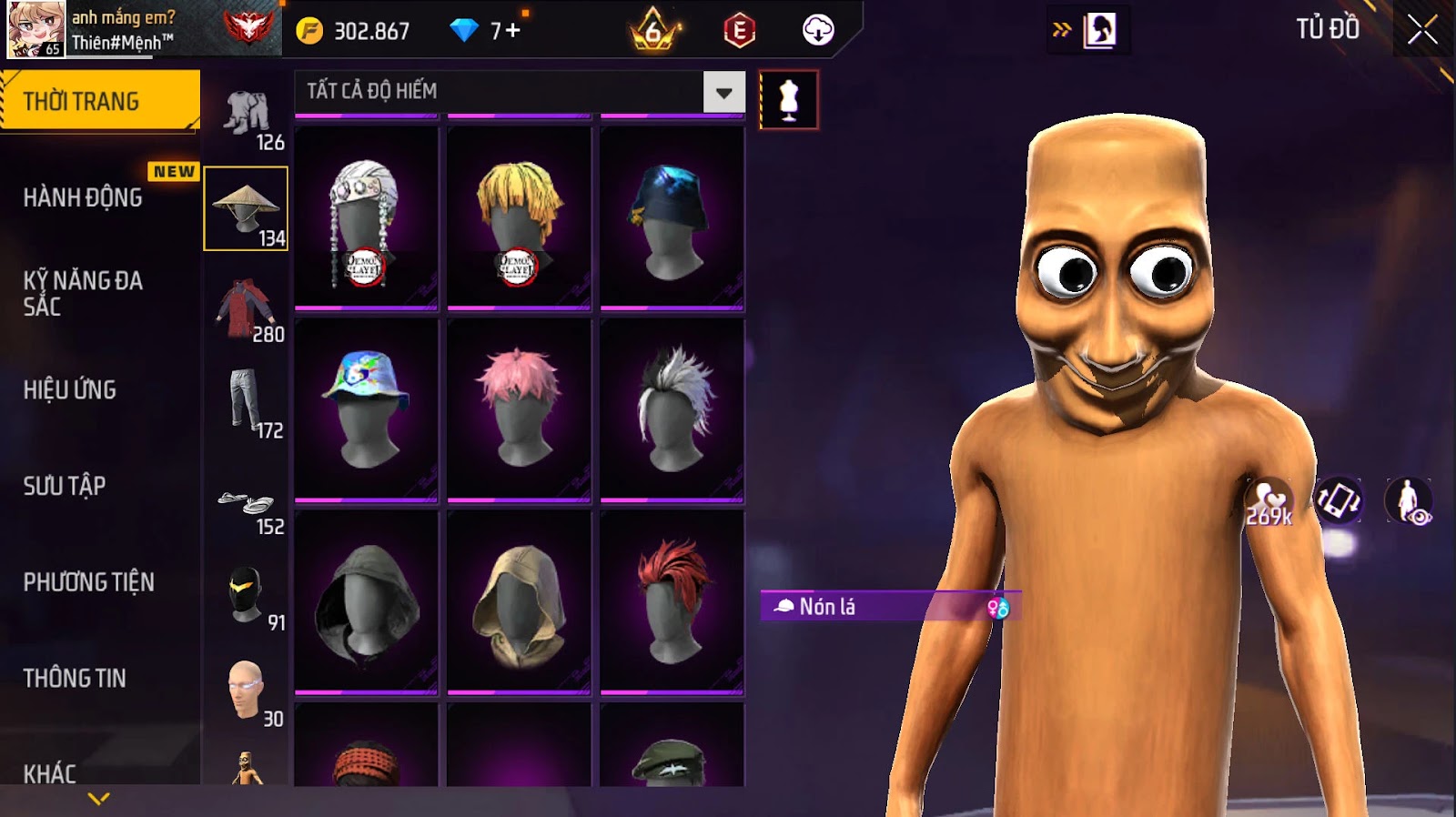The height and width of the screenshot is (817, 1456).
Task: Select the conical hat headwear category
Action: (x=246, y=208)
